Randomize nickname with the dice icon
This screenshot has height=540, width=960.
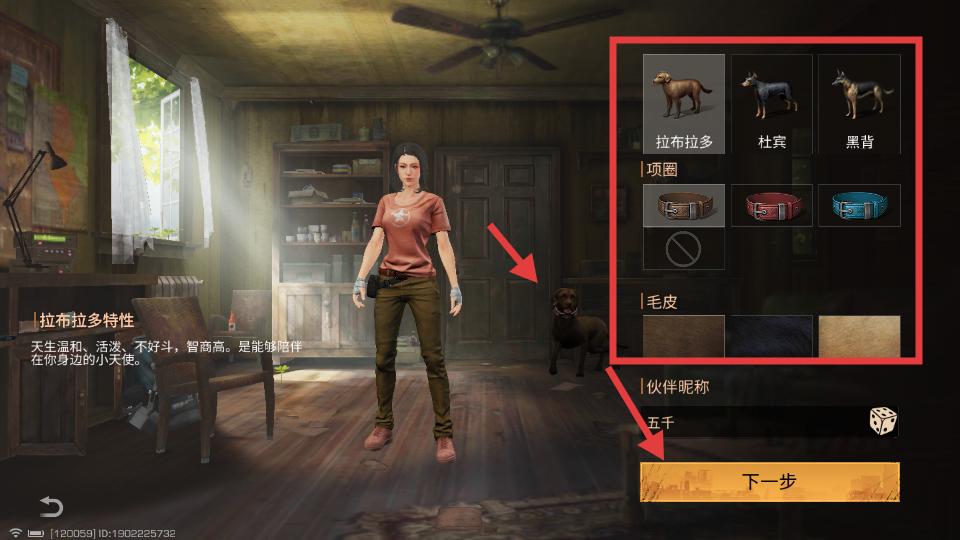coord(882,422)
